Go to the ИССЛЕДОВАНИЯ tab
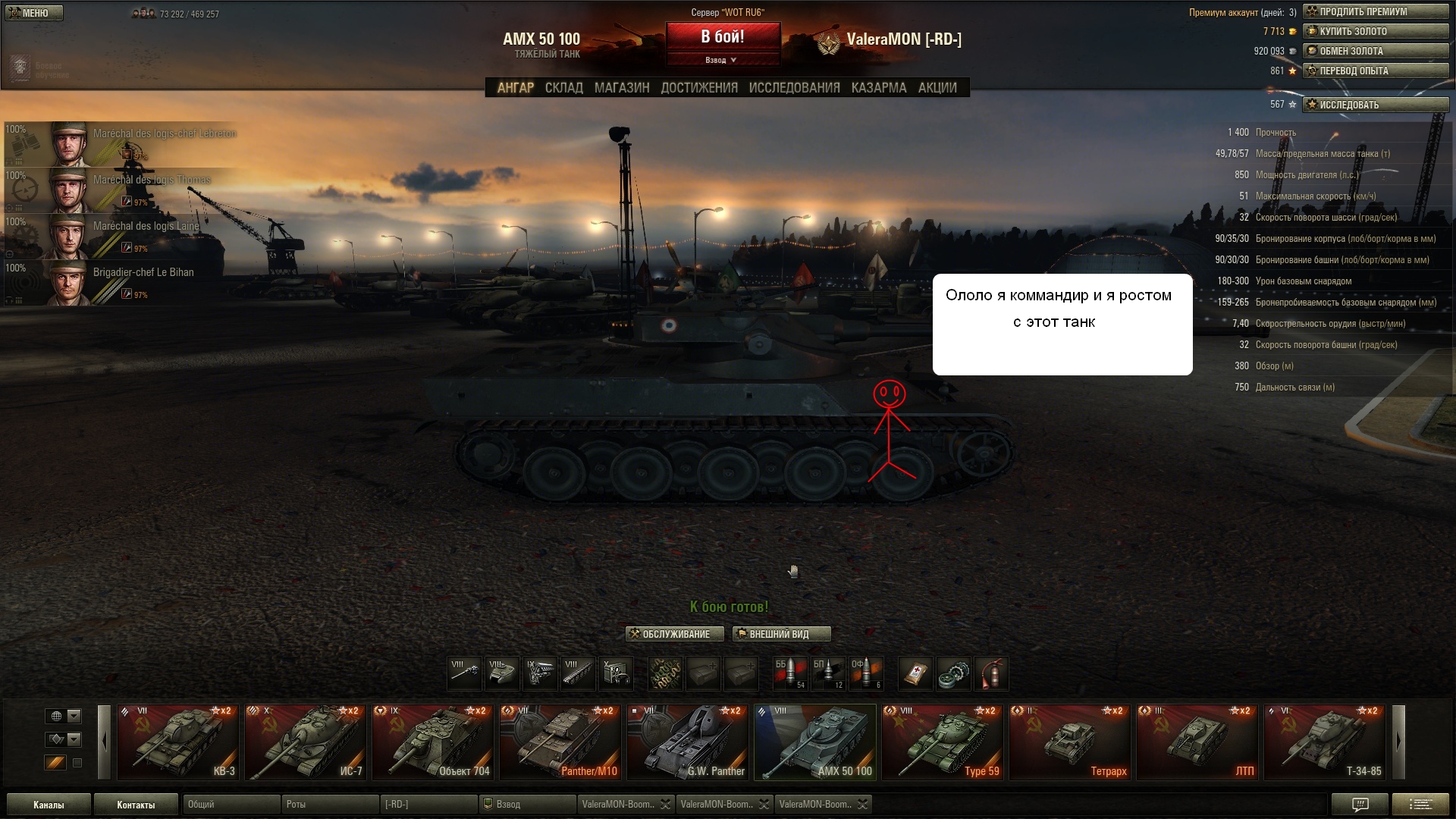This screenshot has width=1456, height=819. pos(794,88)
